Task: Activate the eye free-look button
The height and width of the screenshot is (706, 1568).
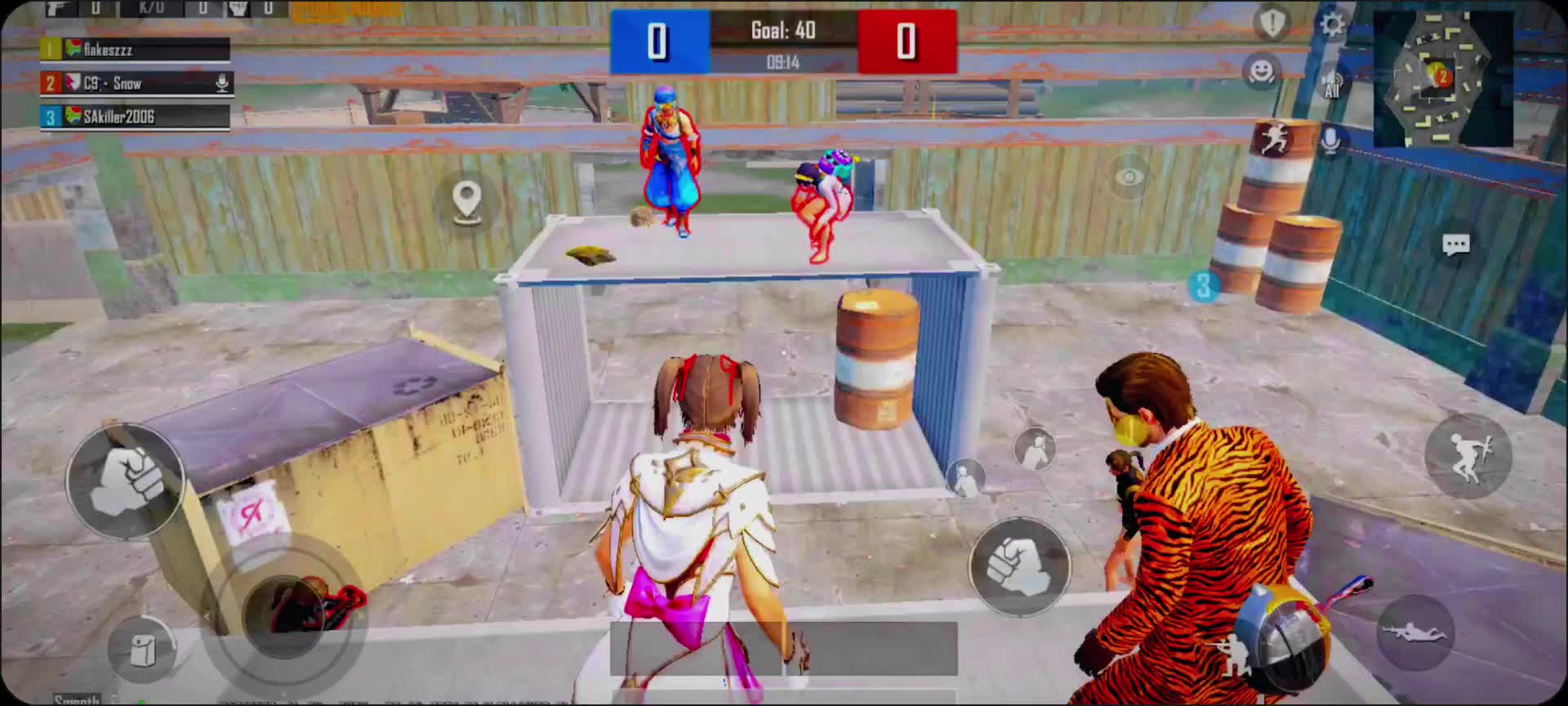Action: tap(1129, 176)
